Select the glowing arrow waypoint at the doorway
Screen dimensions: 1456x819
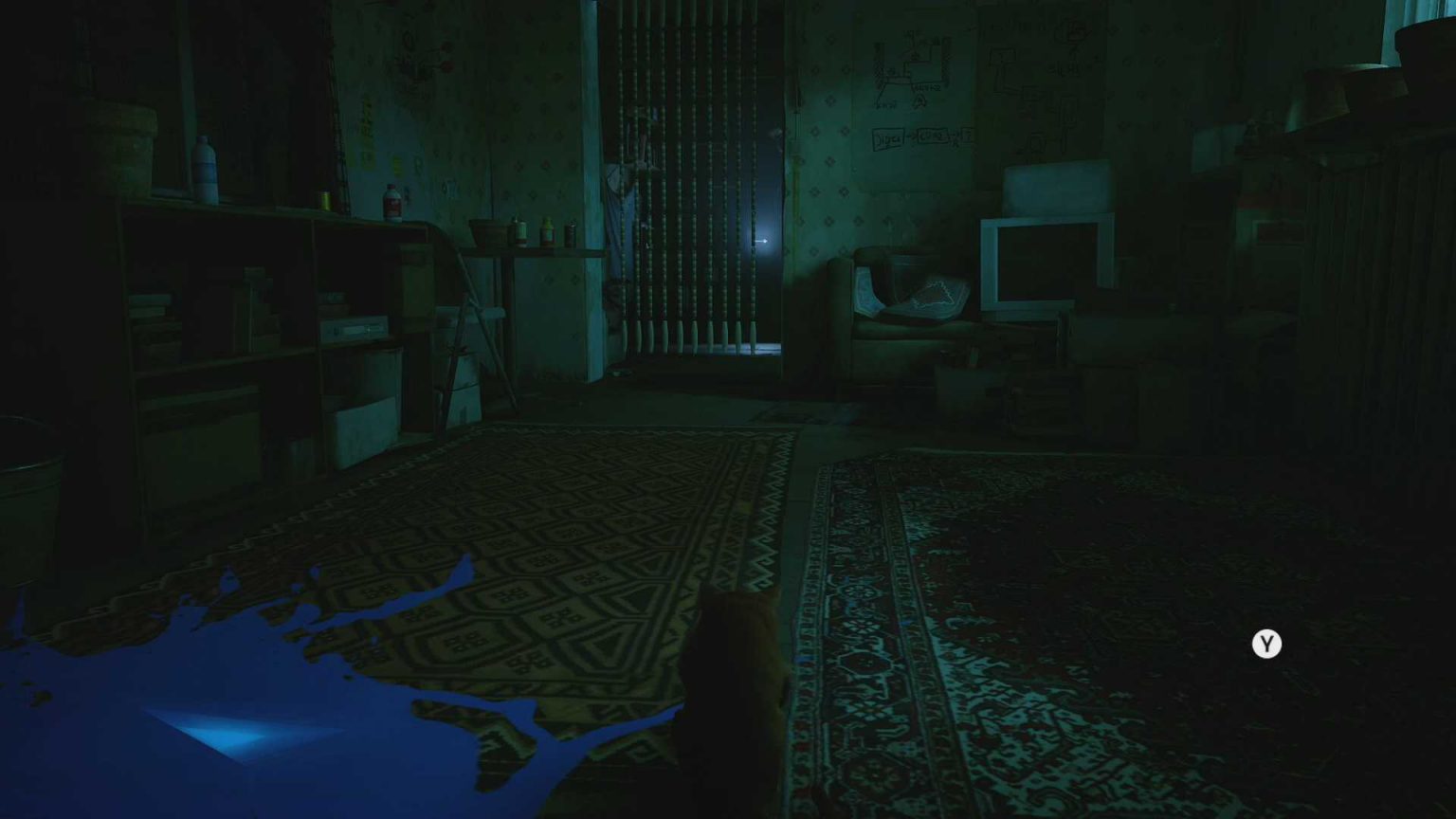(758, 242)
